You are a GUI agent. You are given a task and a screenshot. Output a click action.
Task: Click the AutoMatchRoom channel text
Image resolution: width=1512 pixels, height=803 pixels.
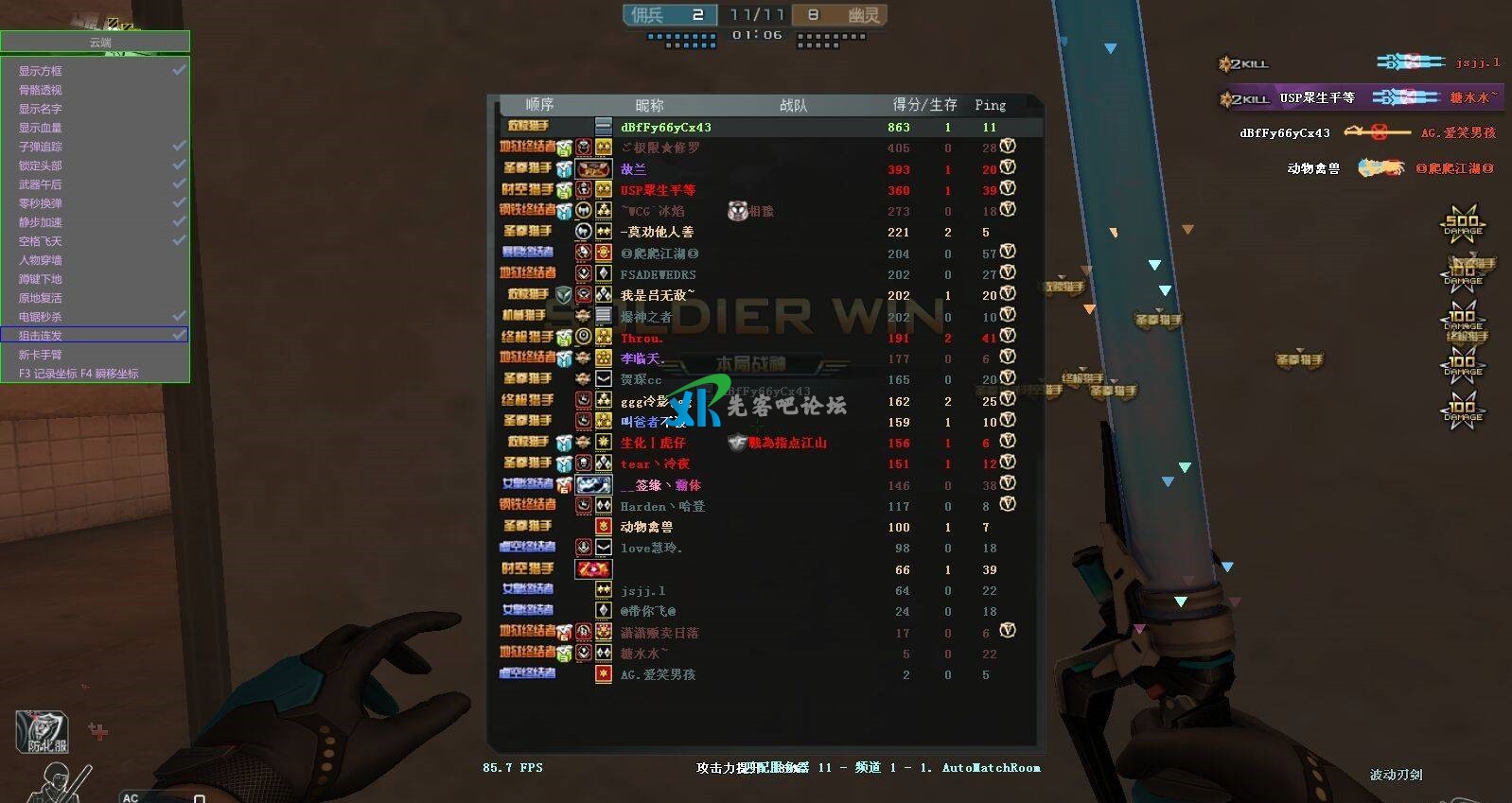coord(990,768)
